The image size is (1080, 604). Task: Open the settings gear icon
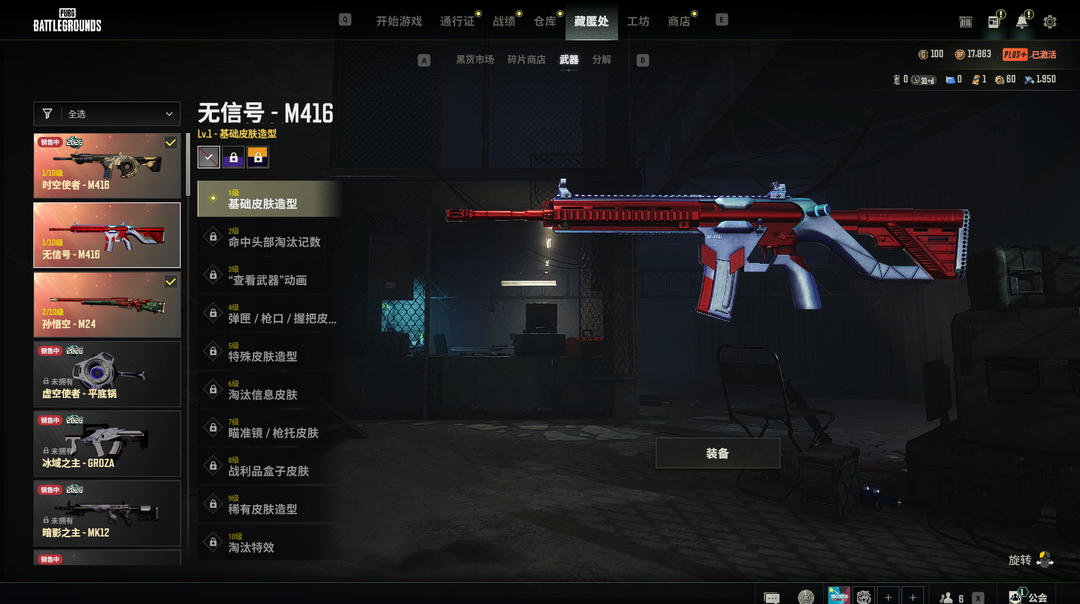pos(1050,21)
